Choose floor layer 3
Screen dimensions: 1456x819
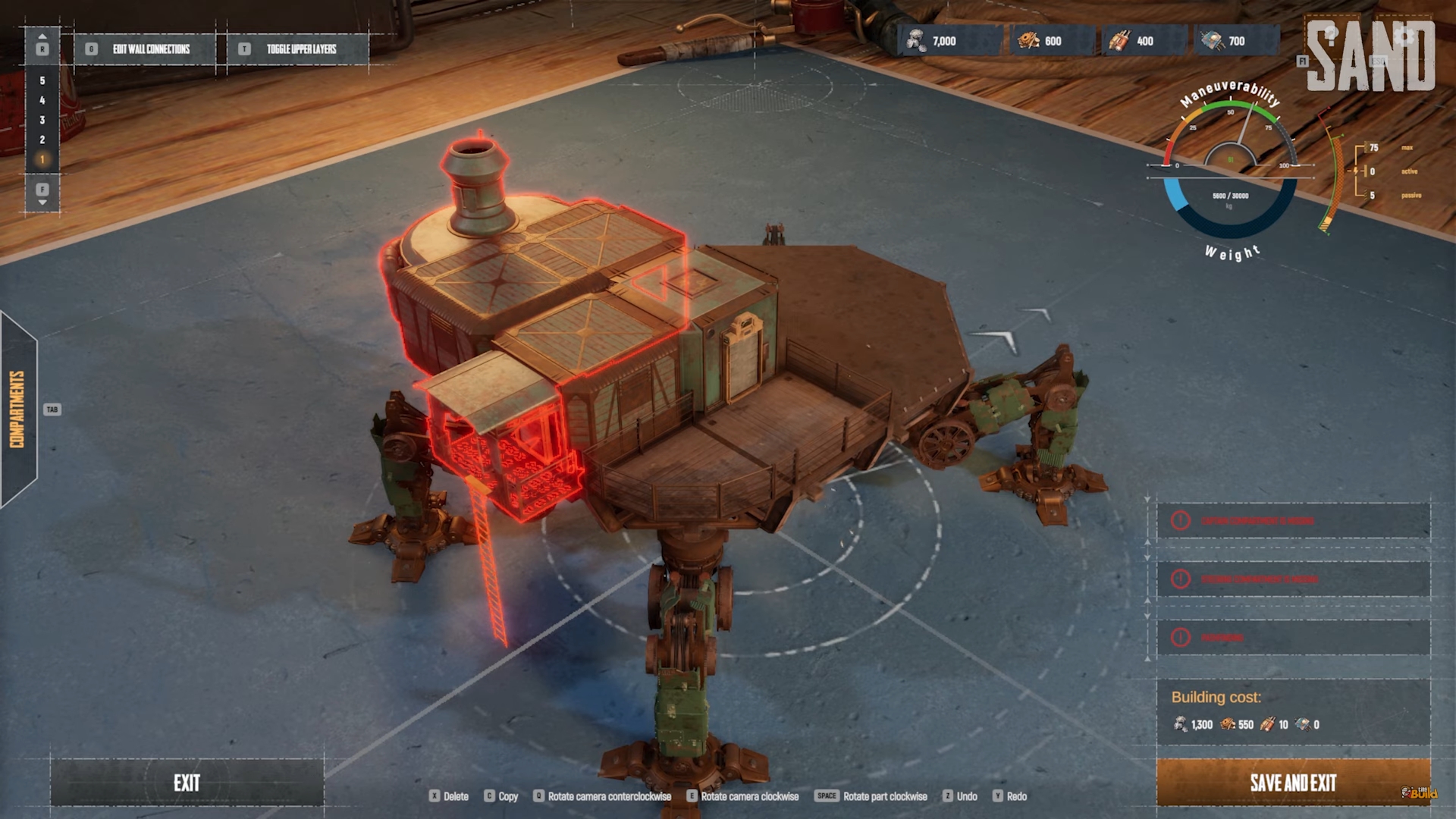[42, 120]
